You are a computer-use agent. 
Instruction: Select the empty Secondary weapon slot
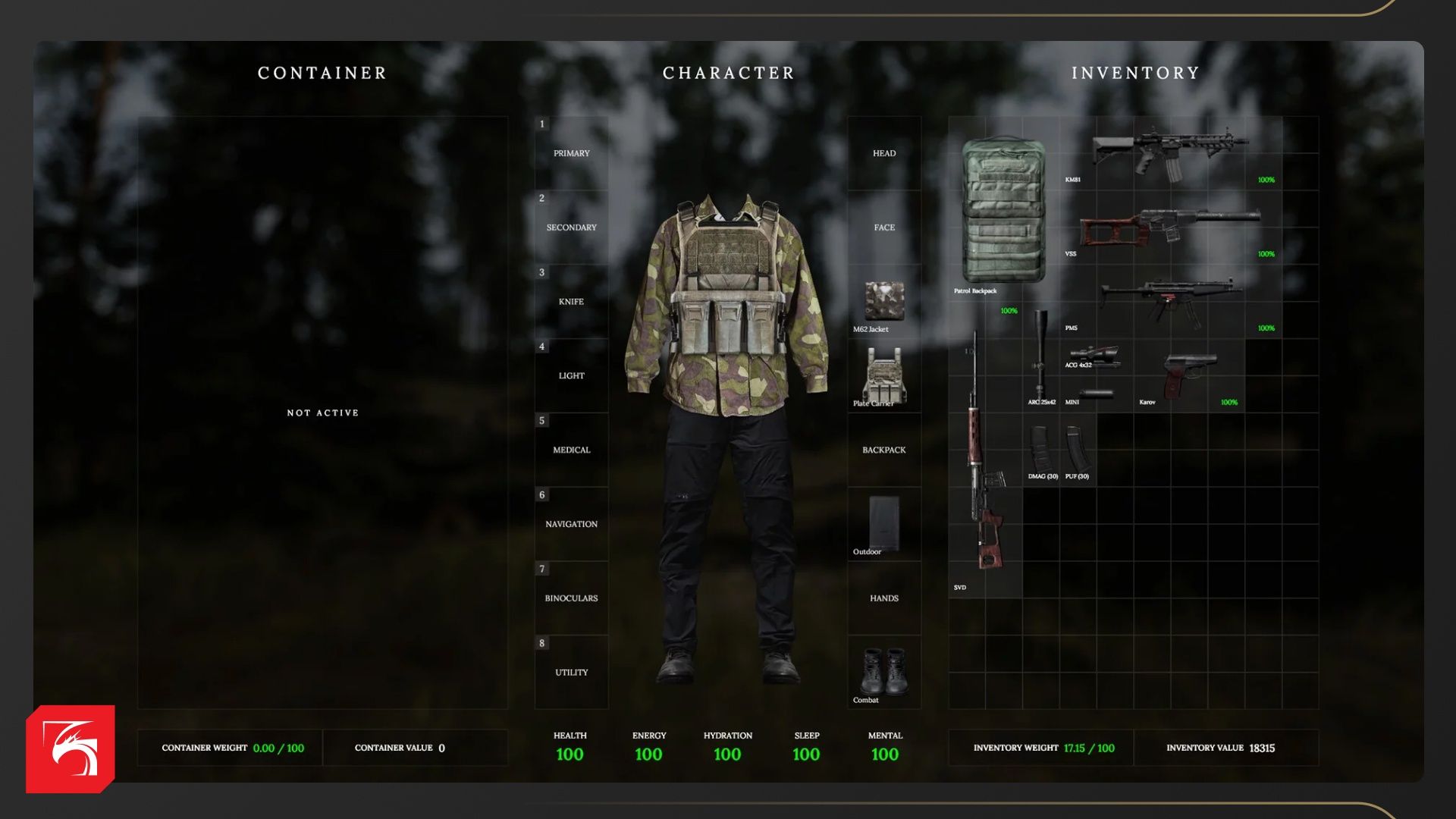(572, 227)
